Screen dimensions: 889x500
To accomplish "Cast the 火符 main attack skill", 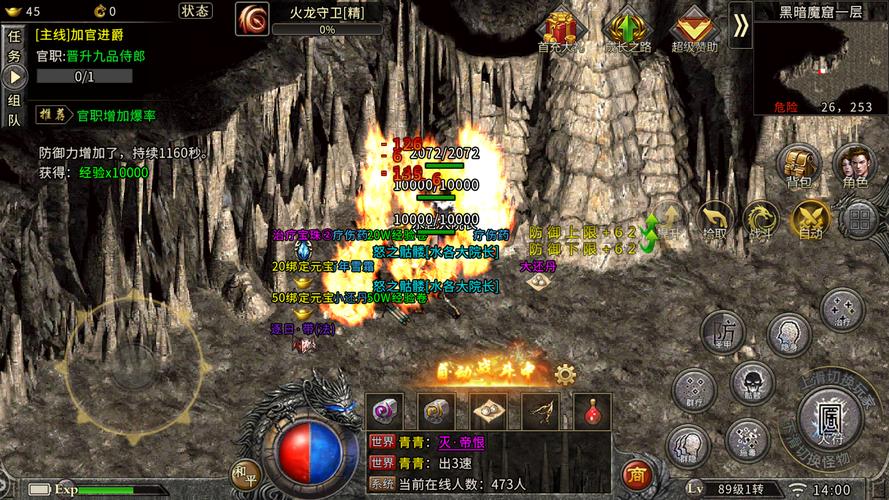I will click(829, 419).
